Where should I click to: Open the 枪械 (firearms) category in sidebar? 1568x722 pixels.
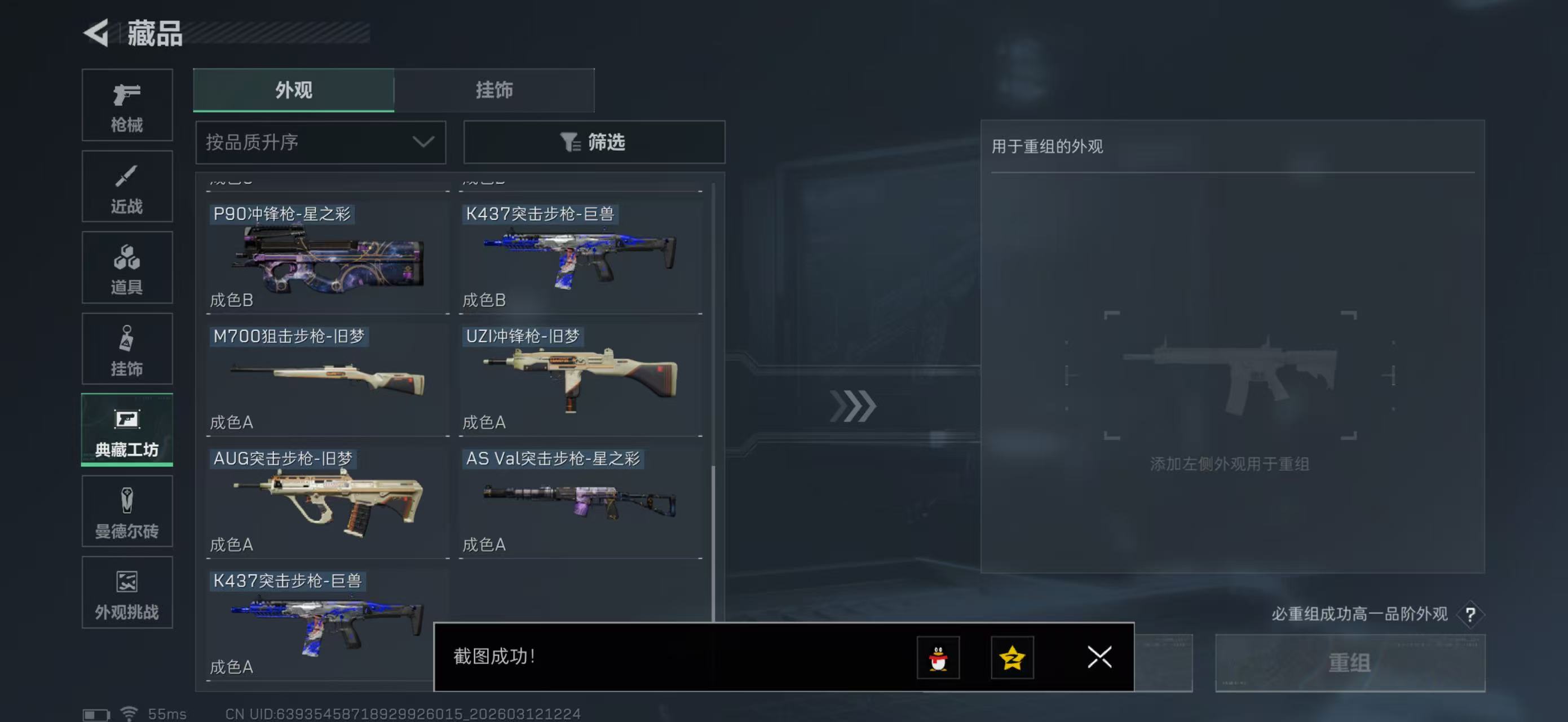tap(127, 105)
